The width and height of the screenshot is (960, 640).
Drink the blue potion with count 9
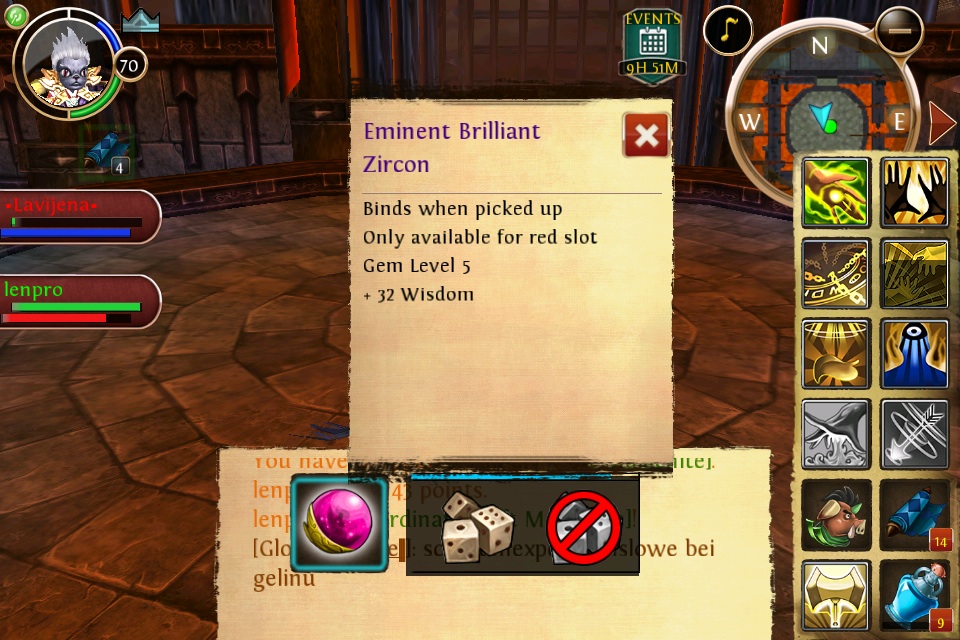[x=915, y=596]
